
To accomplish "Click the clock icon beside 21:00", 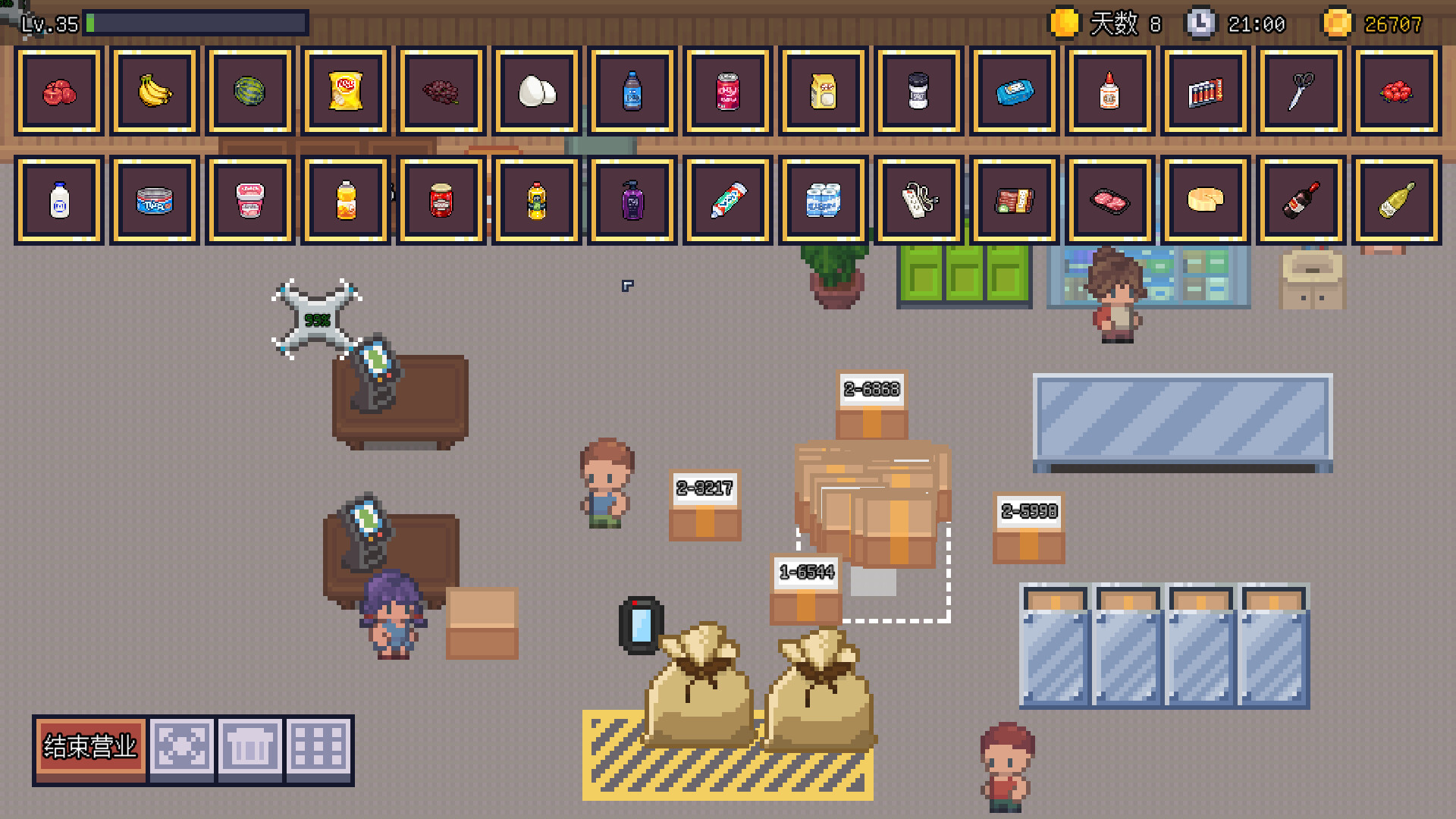I will 1200,24.
